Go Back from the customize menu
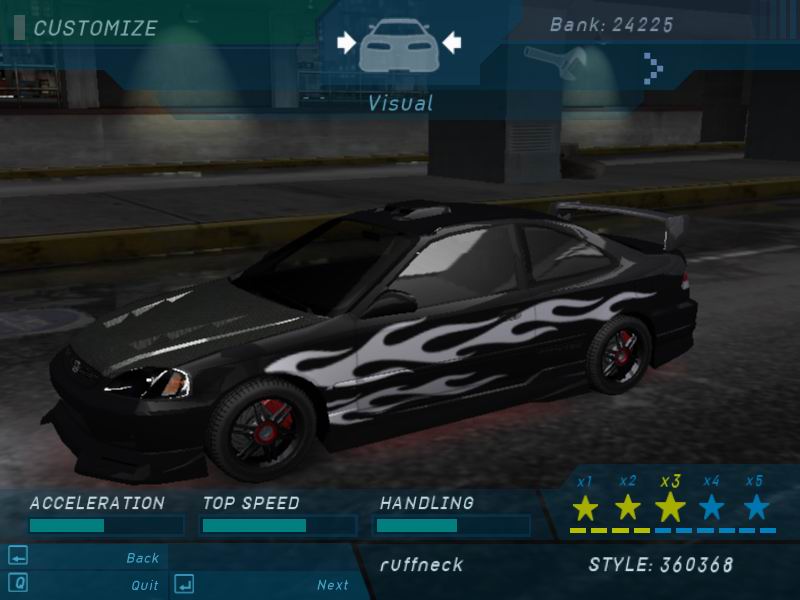This screenshot has width=800, height=600. [143, 558]
